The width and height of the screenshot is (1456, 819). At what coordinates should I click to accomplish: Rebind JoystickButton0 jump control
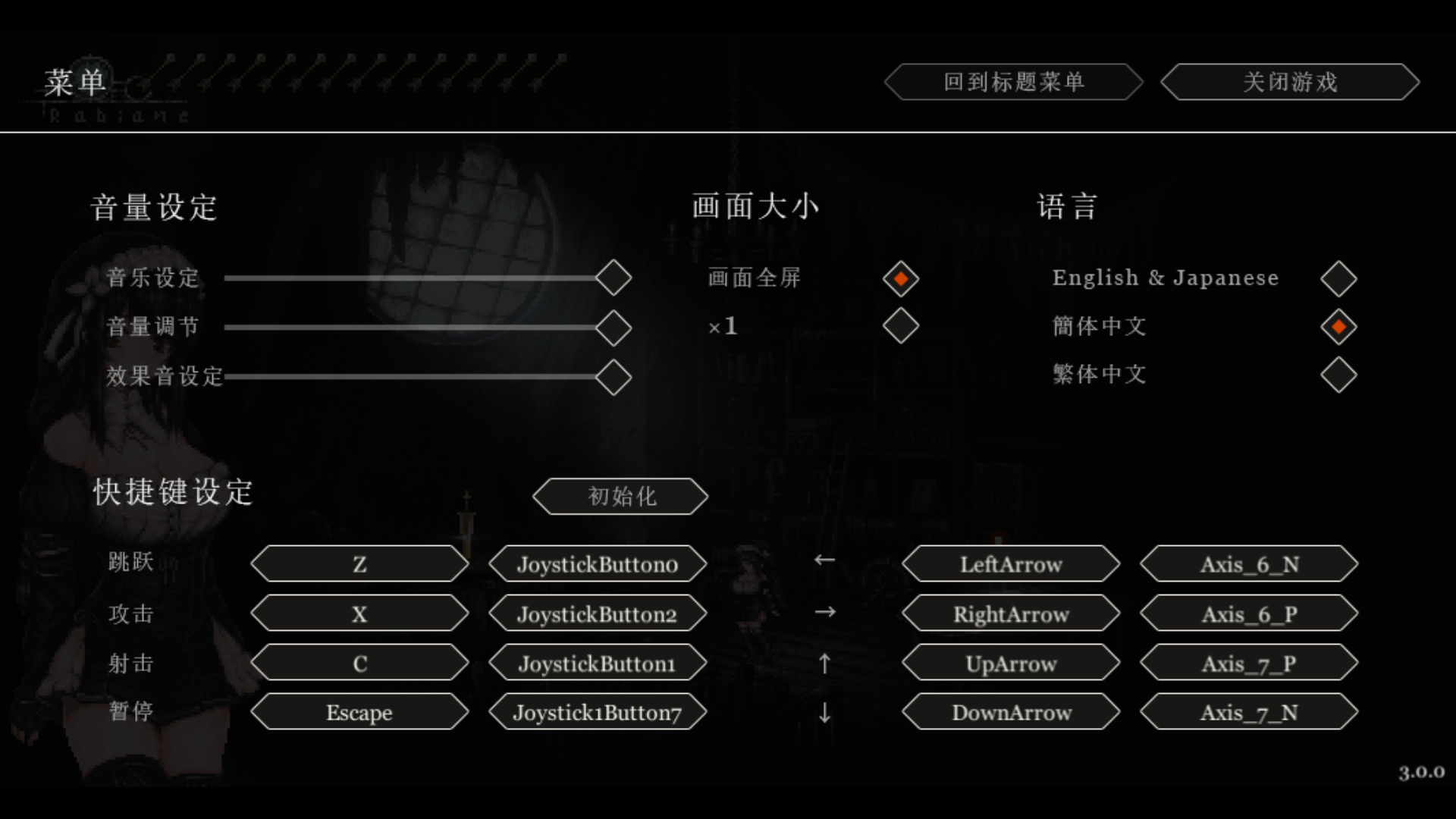pyautogui.click(x=598, y=564)
